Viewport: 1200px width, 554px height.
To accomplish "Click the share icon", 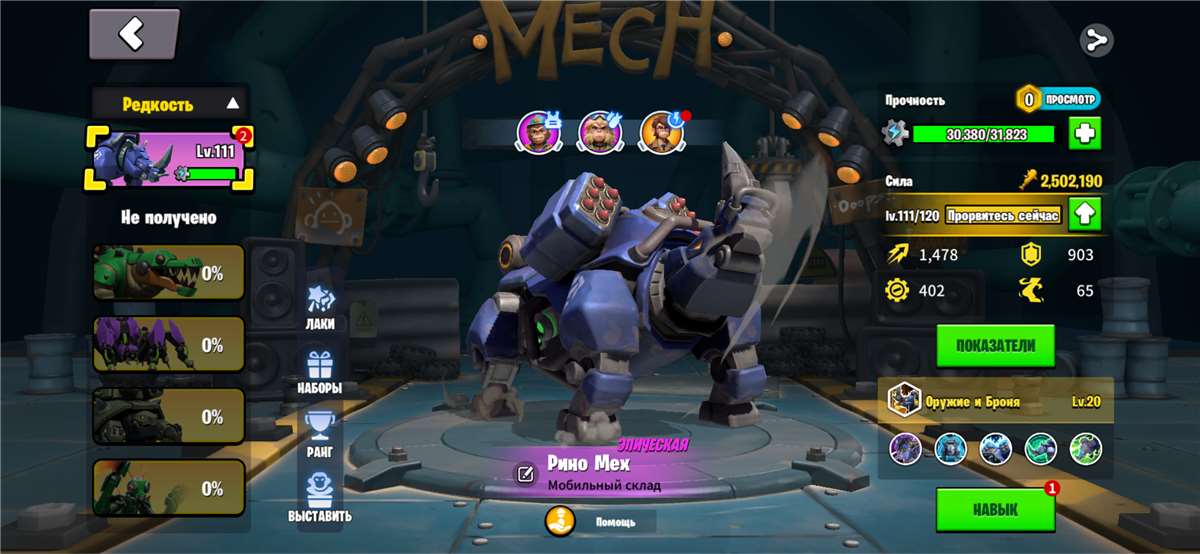I will click(1097, 40).
